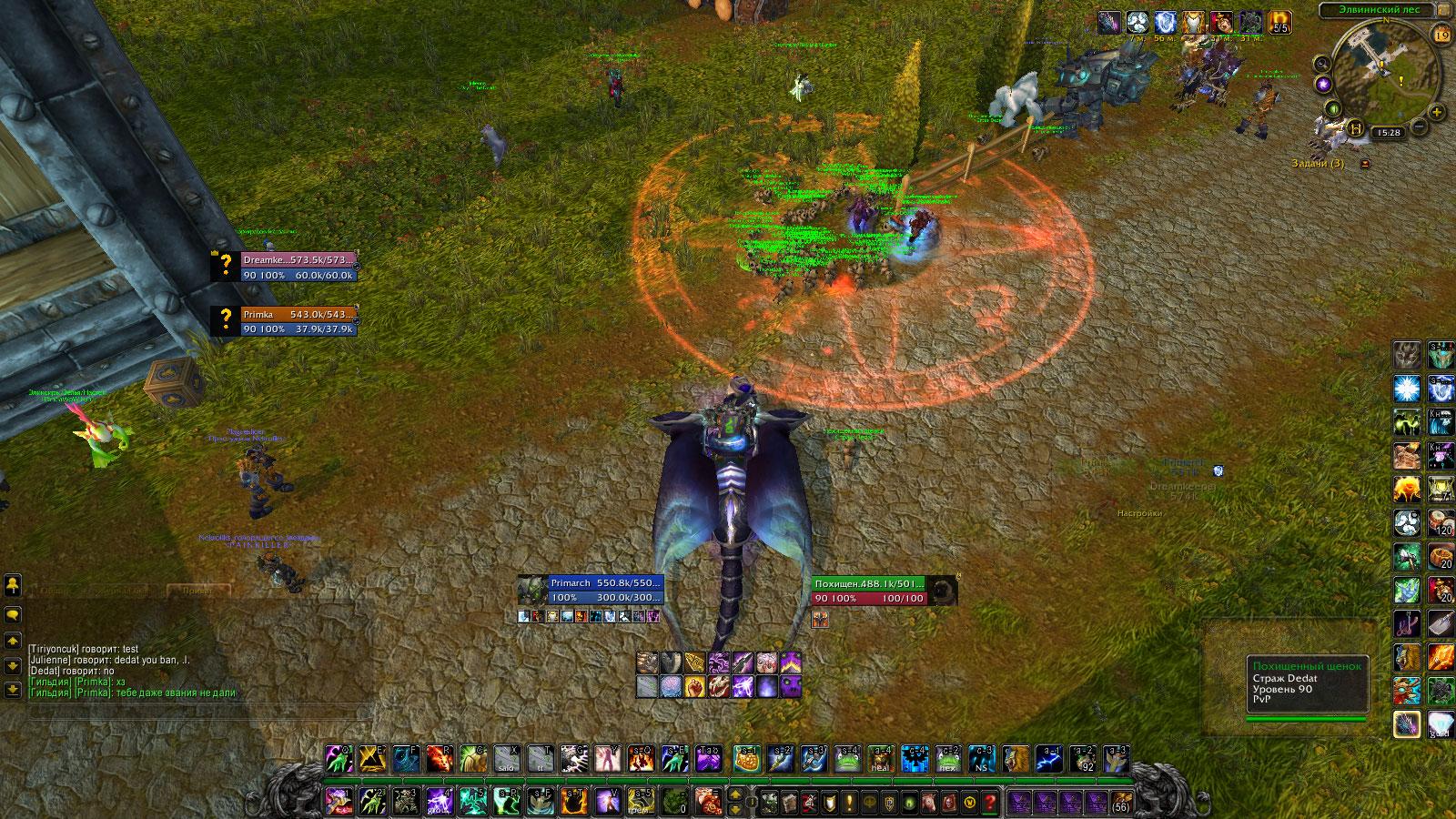Open the calendar button showing 19
1456x819 pixels.
click(1441, 35)
